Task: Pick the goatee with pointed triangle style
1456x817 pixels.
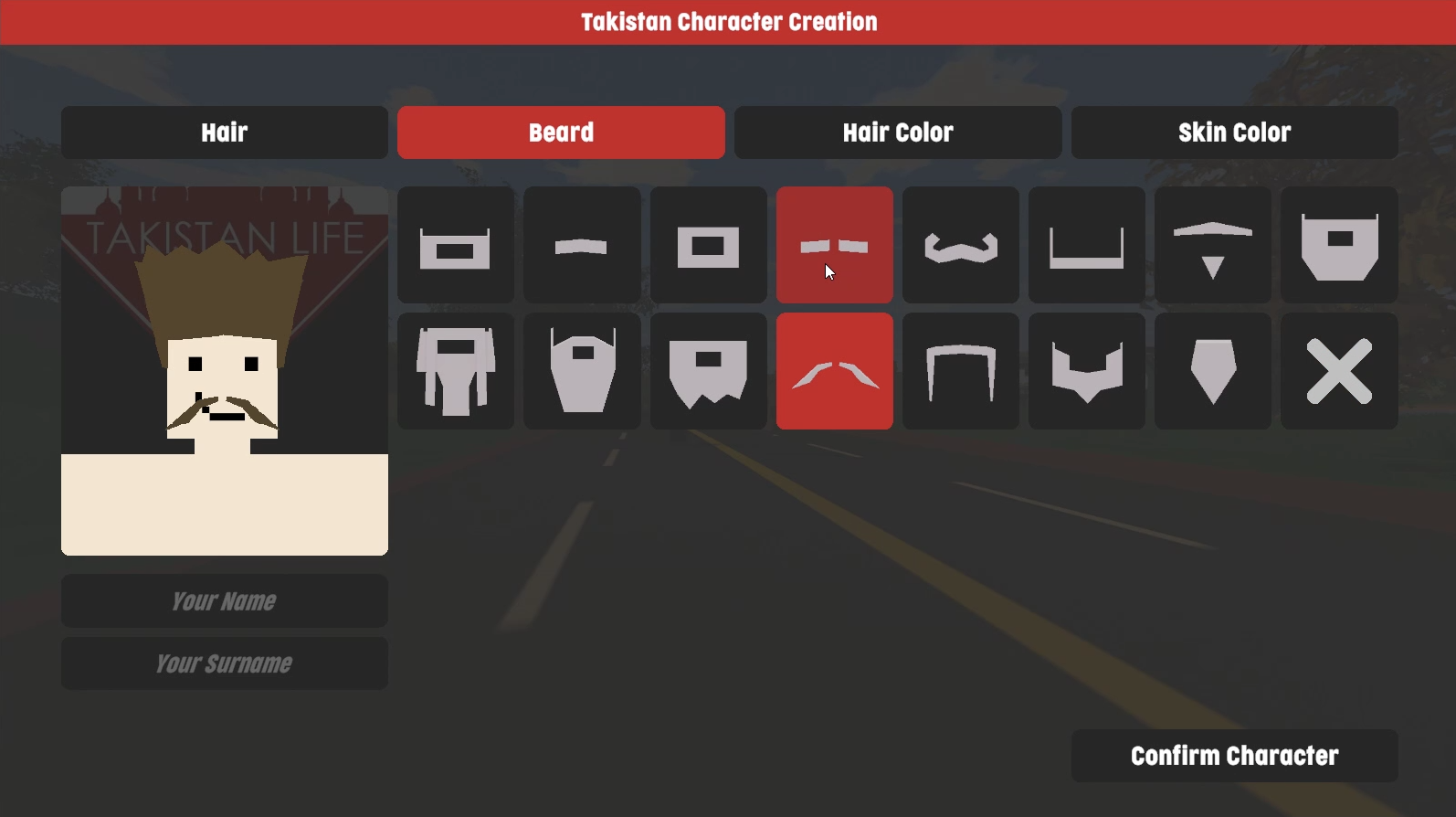Action: coord(1212,371)
